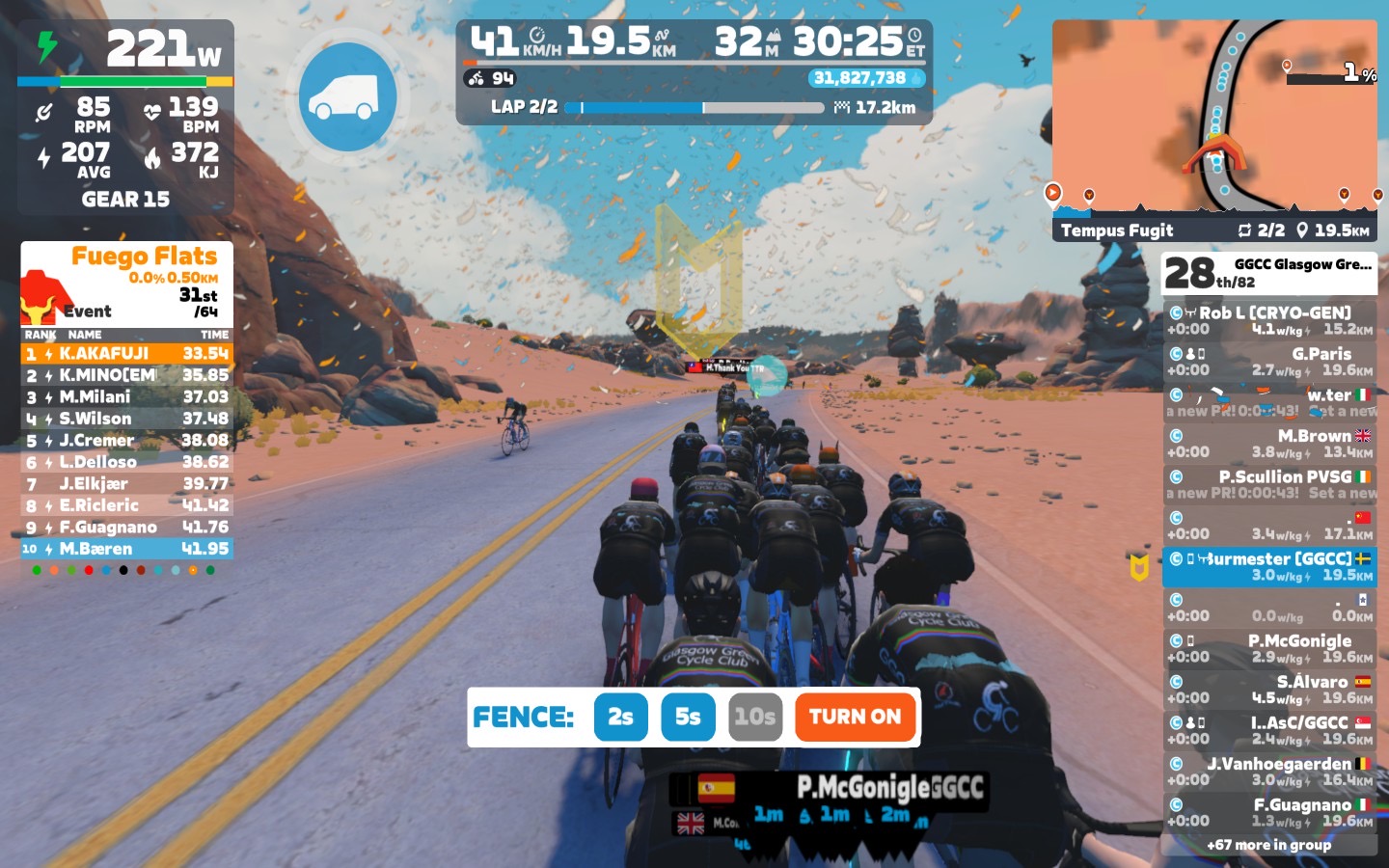Select K.AKAFUJI on the sprint leaderboard
This screenshot has height=868, width=1389.
[x=126, y=354]
